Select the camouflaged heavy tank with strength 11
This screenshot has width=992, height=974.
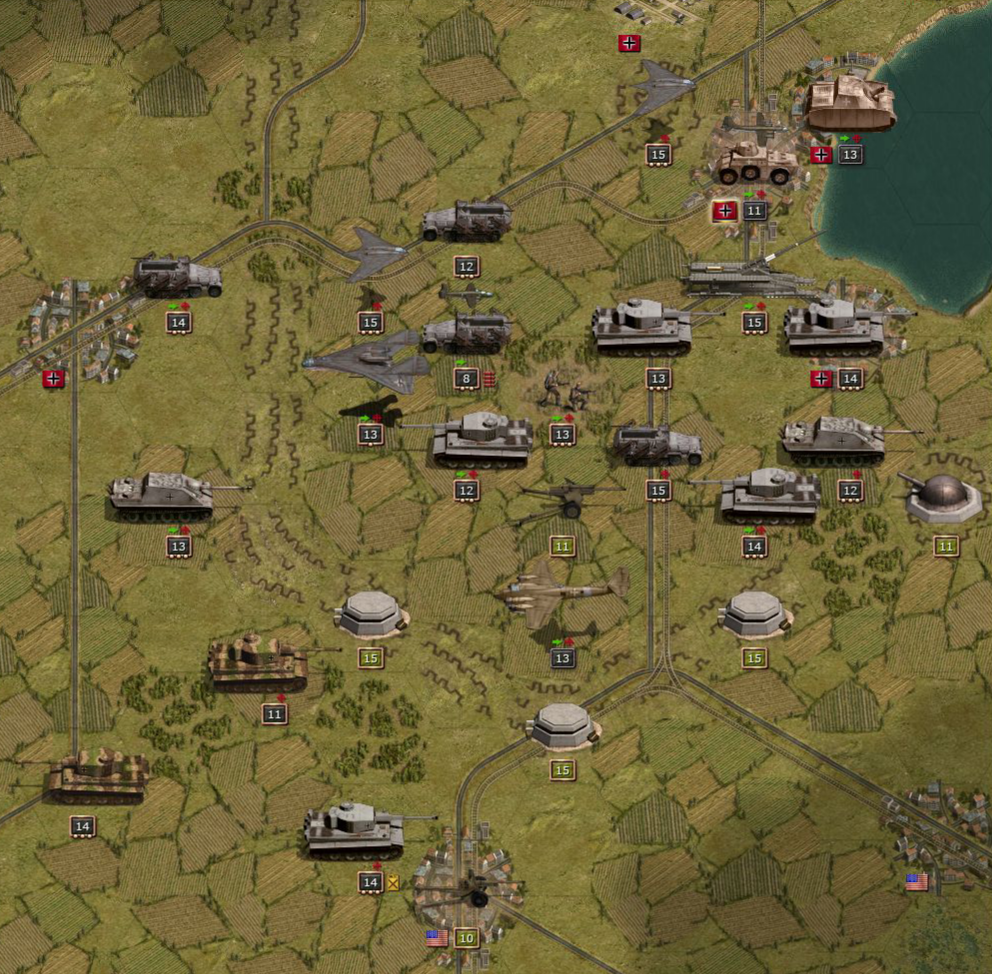(x=258, y=664)
